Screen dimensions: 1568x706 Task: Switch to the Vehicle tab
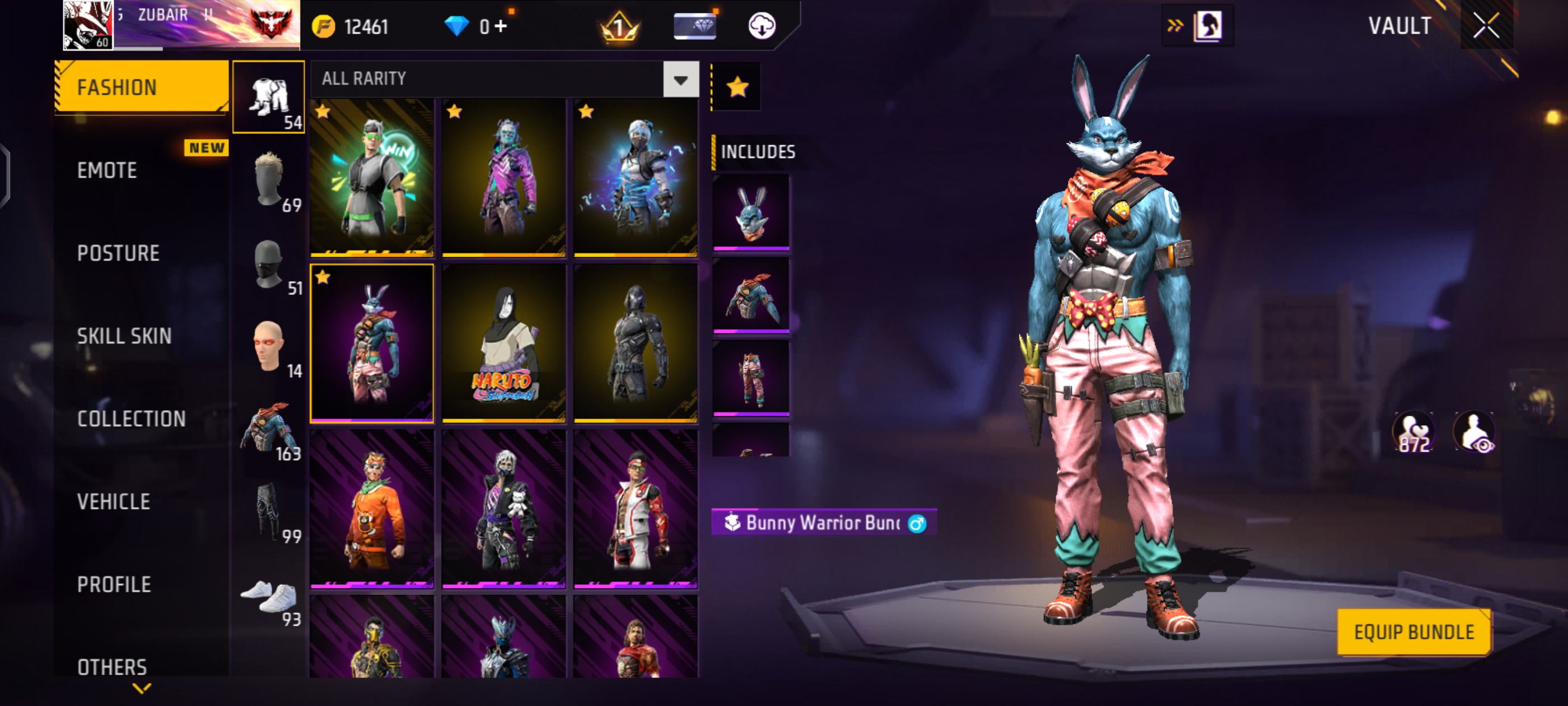click(x=114, y=502)
